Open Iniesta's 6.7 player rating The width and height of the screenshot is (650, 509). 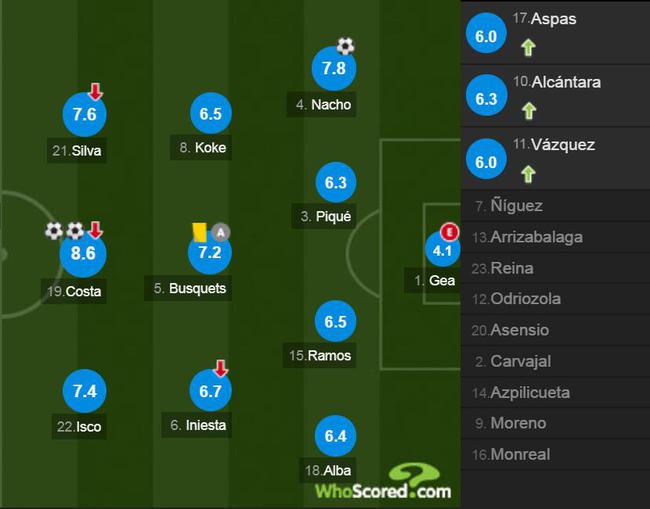210,390
